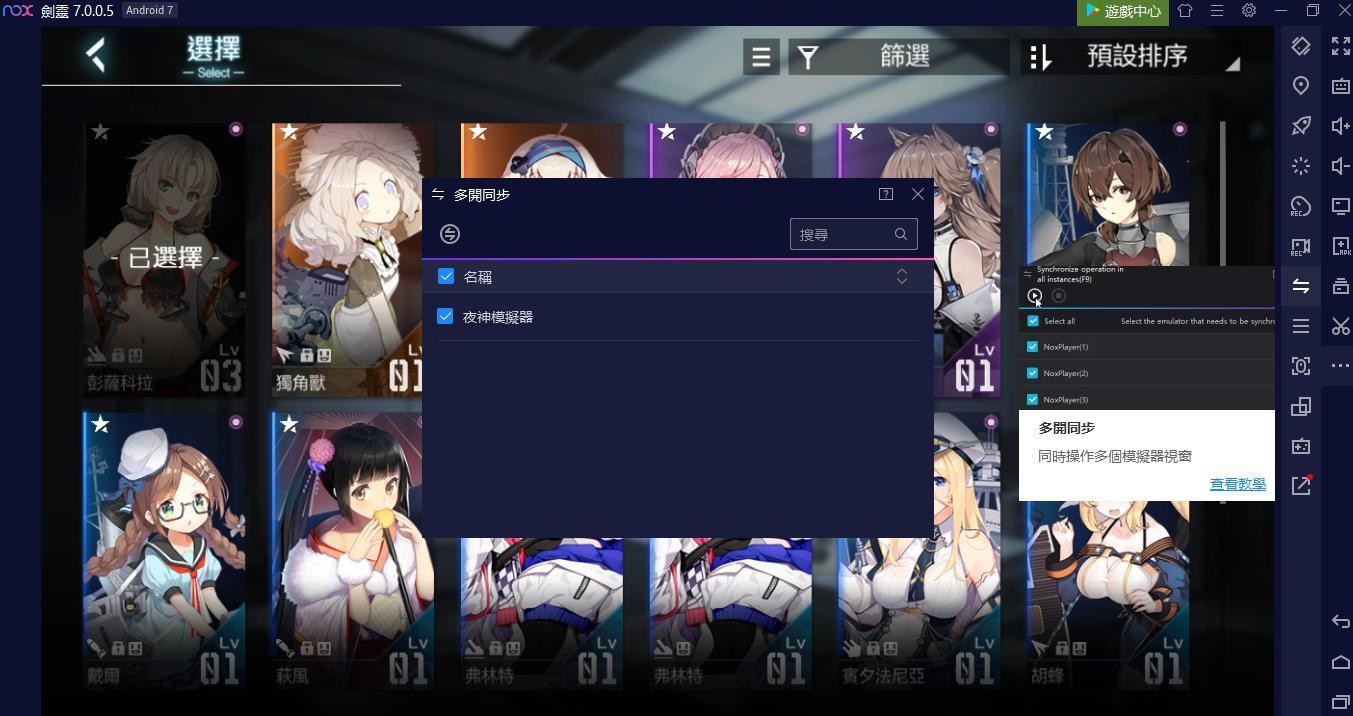Choose the 戴爾 character card

[165, 550]
